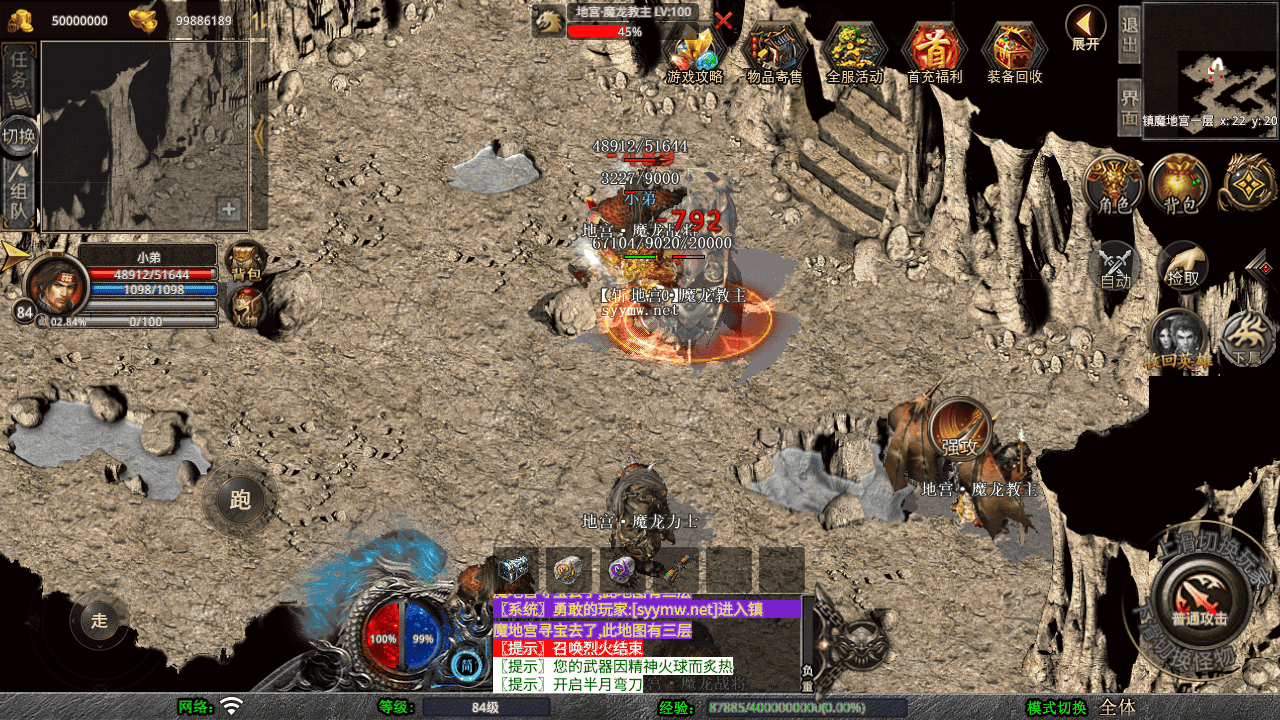The image size is (1280, 720).
Task: Click the 跑 run button
Action: coord(240,499)
